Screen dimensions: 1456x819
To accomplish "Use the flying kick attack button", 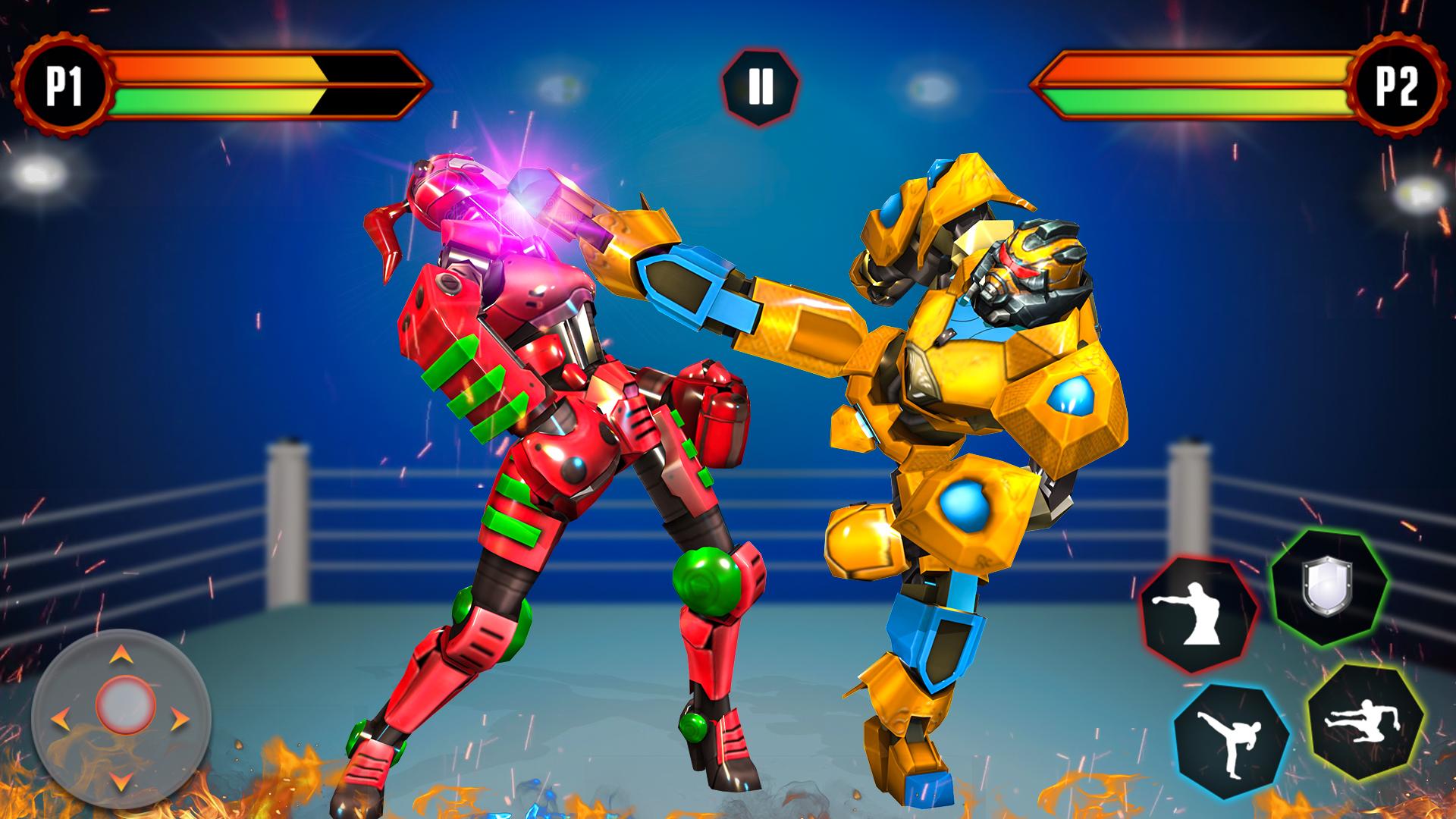I will click(1364, 720).
